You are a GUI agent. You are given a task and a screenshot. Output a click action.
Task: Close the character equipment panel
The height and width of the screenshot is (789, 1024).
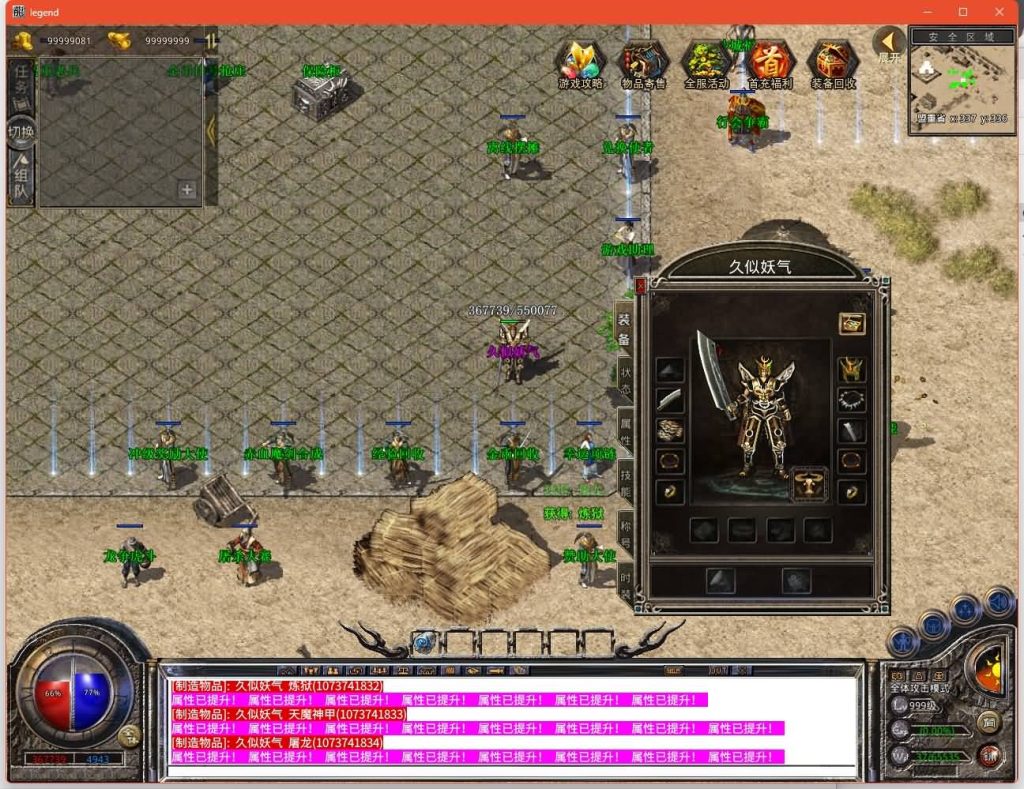pyautogui.click(x=641, y=285)
